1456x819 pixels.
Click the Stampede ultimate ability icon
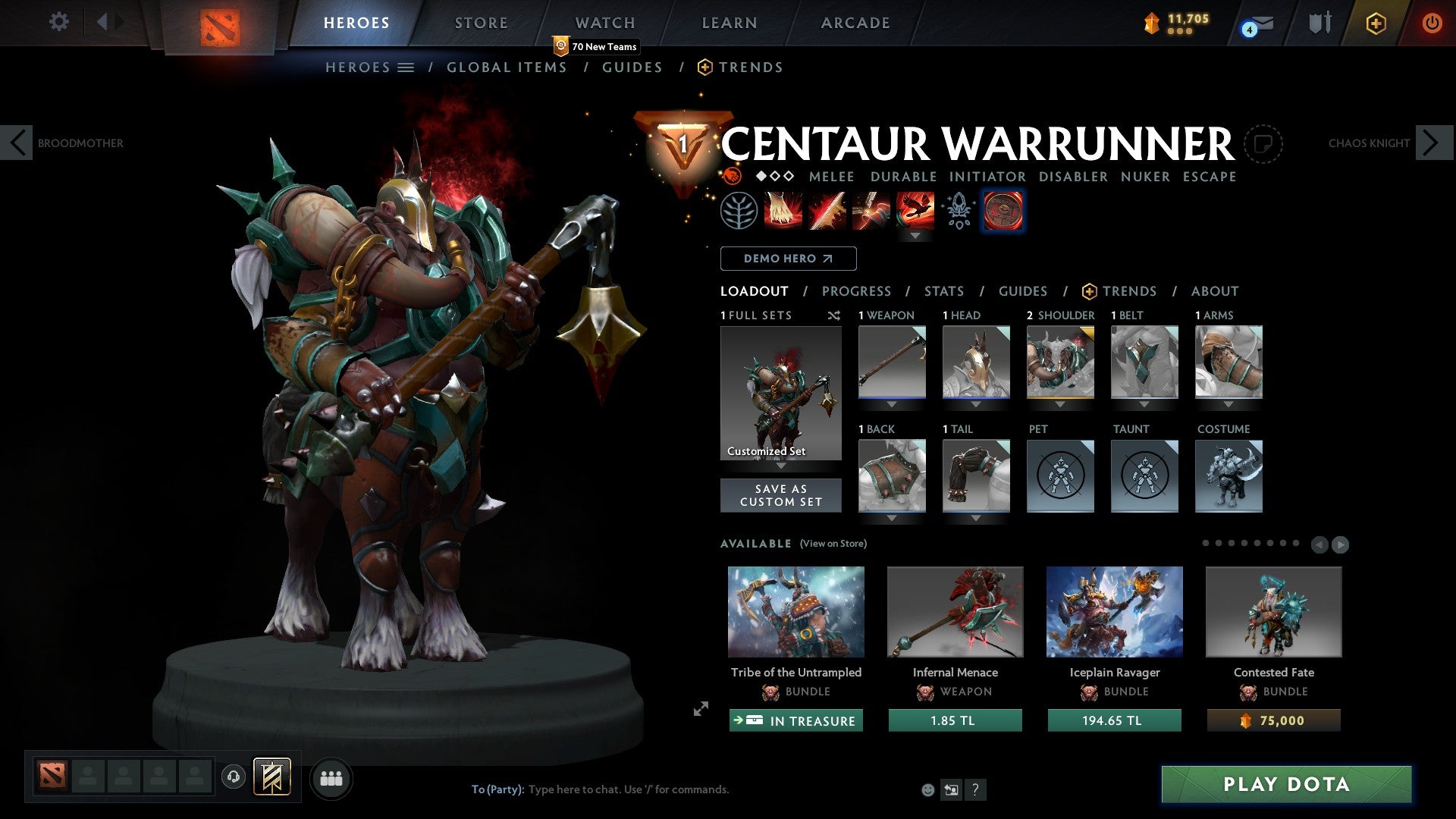[916, 211]
